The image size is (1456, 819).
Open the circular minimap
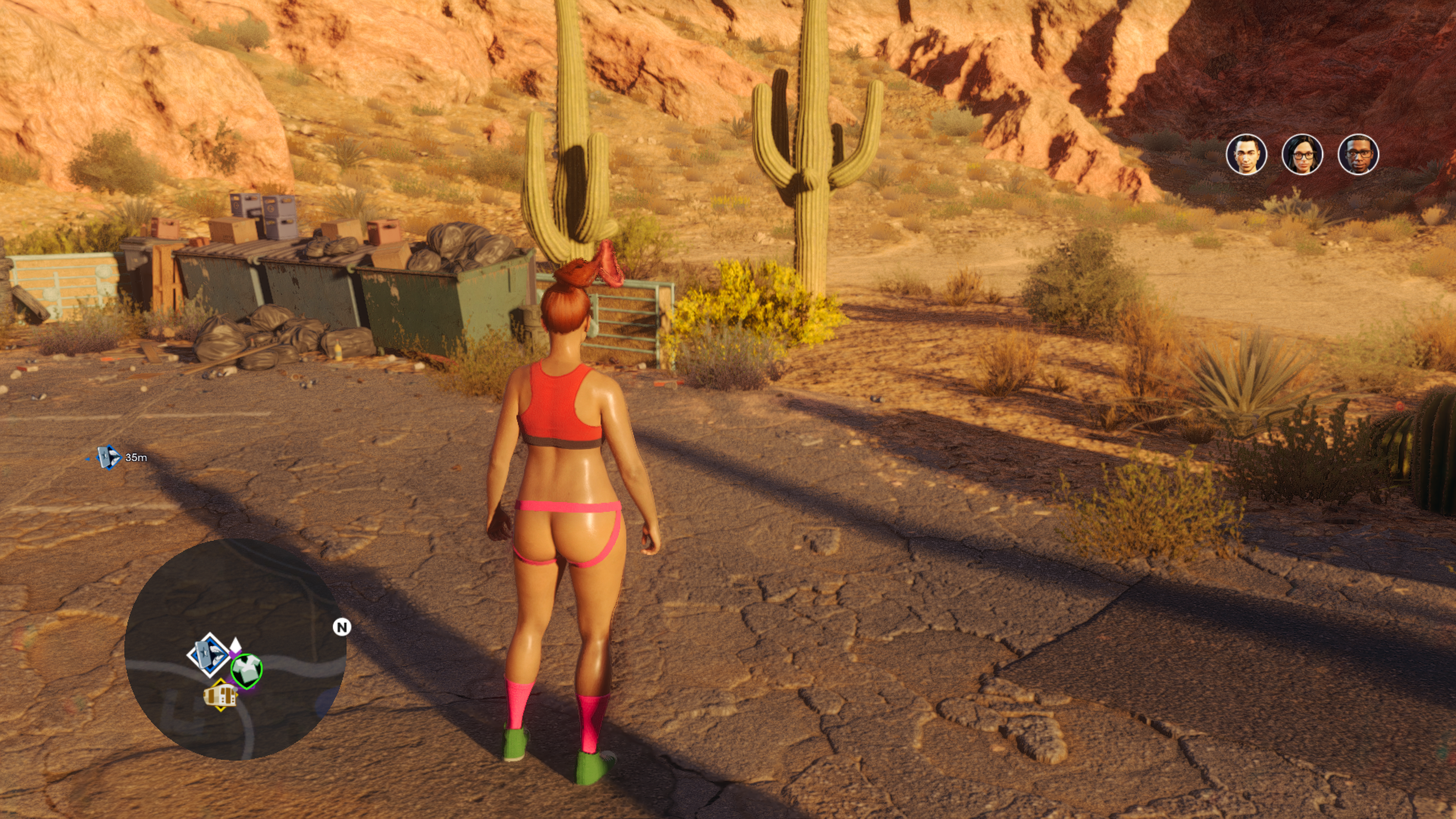[x=235, y=649]
